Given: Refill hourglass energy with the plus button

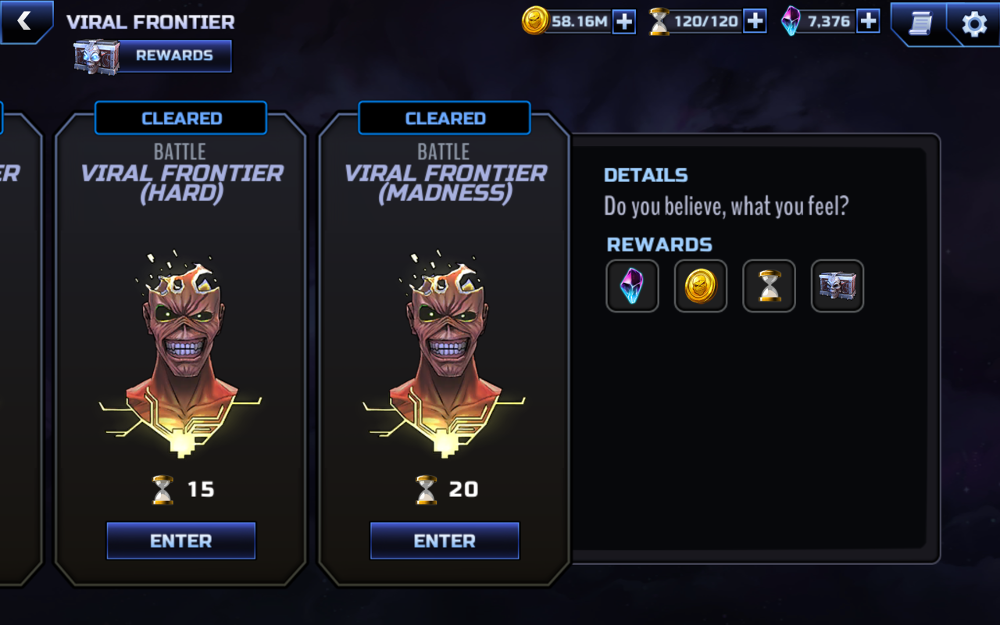Looking at the screenshot, I should coord(755,21).
